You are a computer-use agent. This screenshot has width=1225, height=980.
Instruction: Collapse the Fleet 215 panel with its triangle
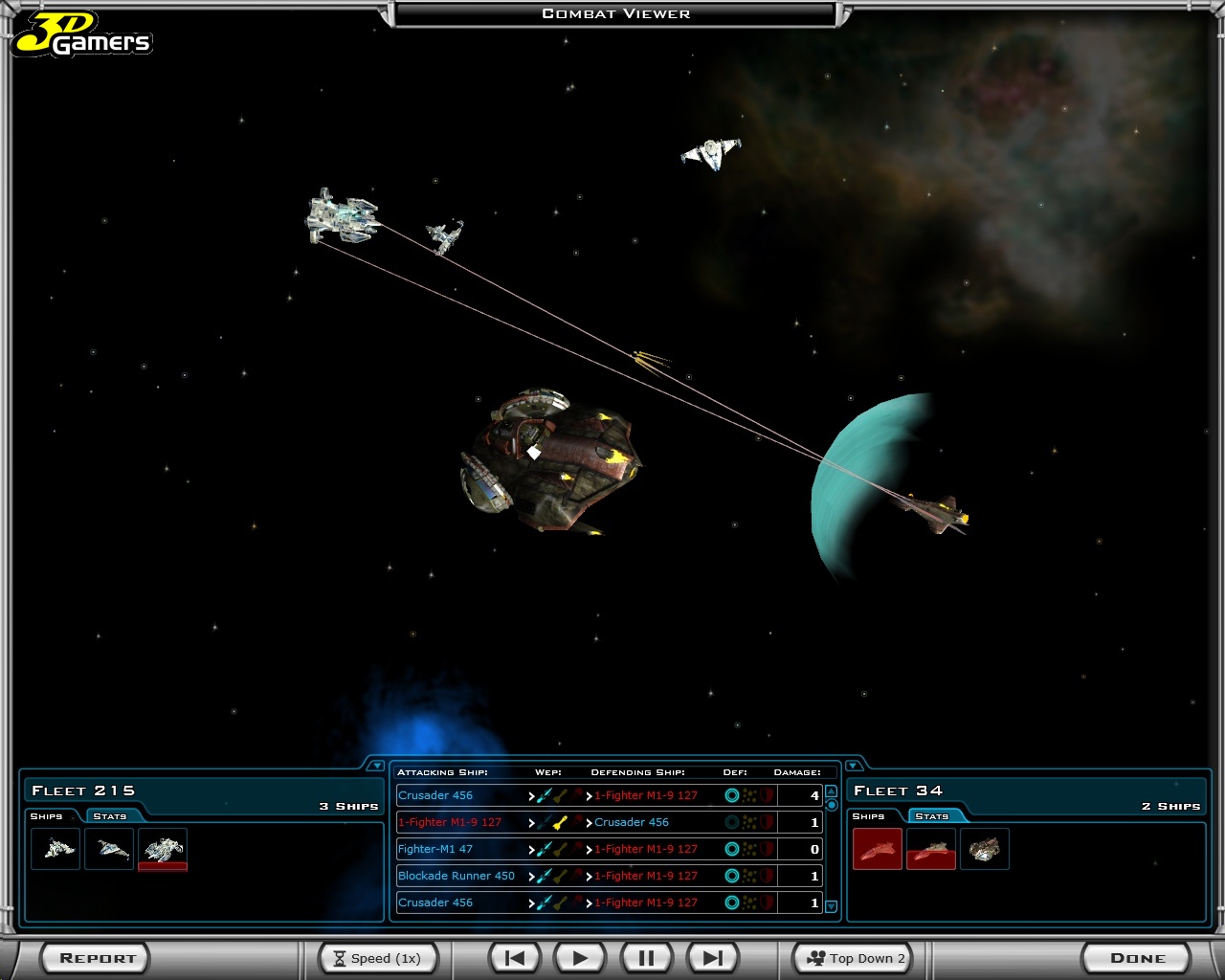[377, 766]
